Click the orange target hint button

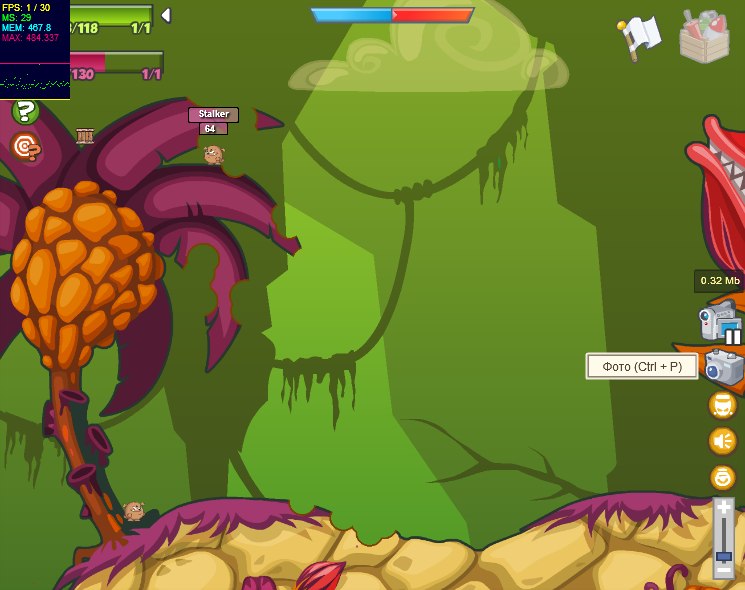point(26,147)
